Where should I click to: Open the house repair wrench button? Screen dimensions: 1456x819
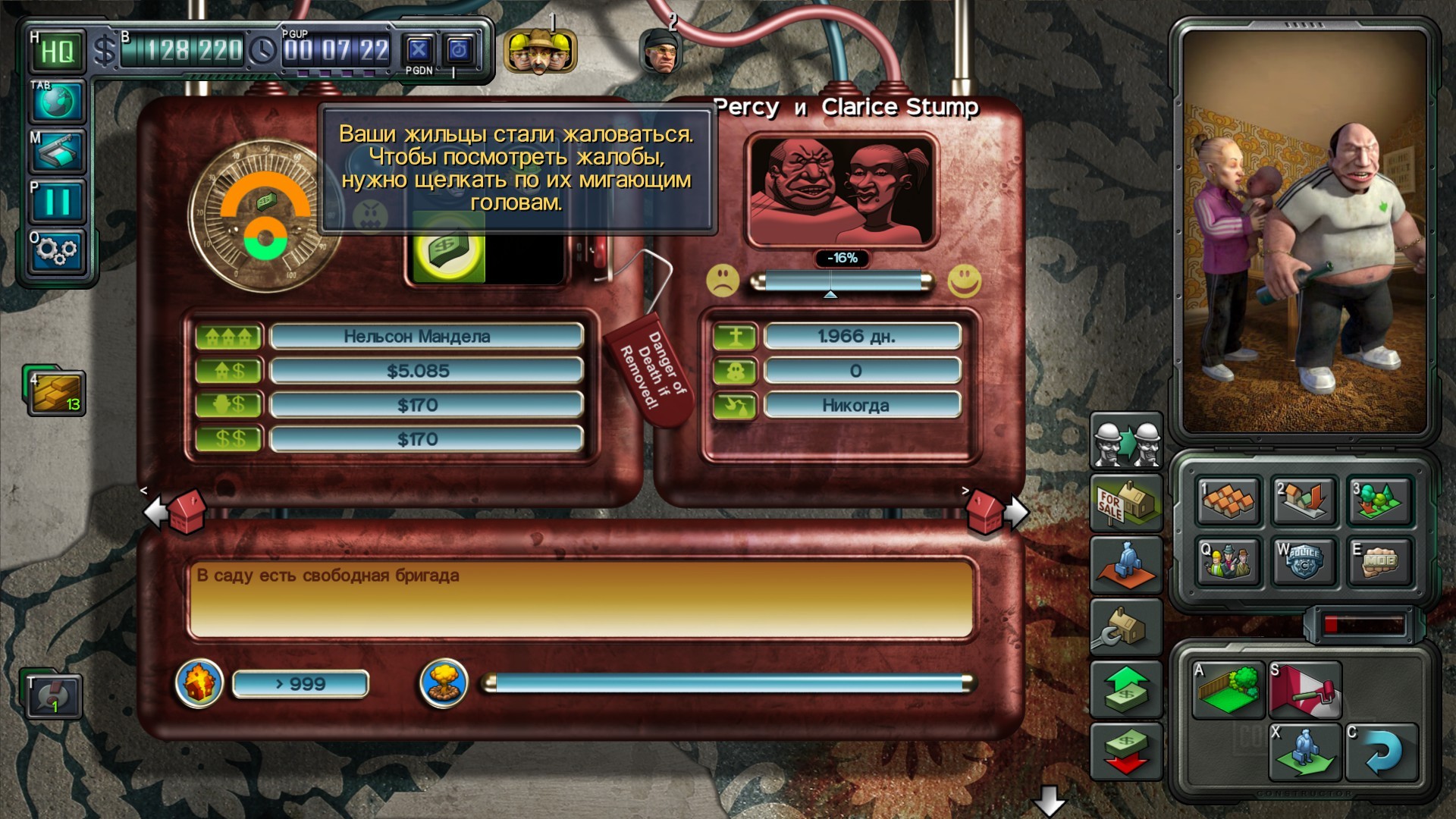click(x=1126, y=626)
